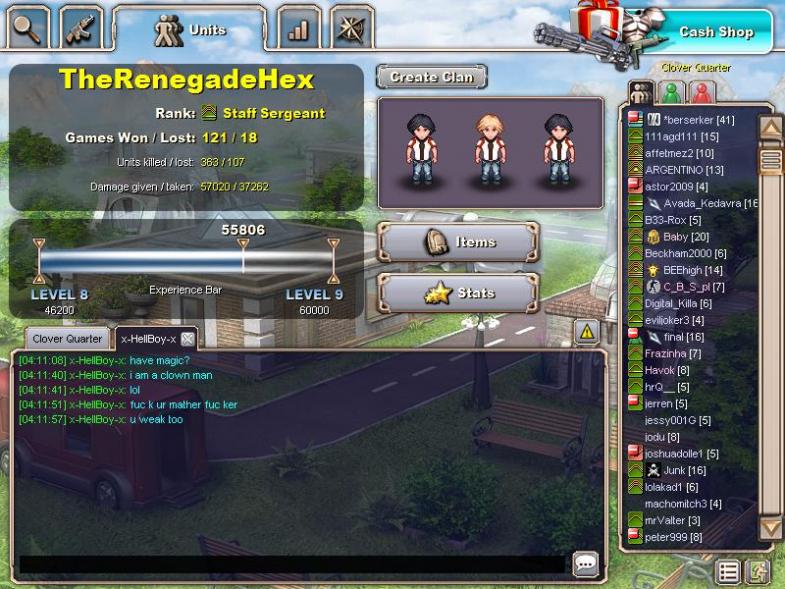Screen dimensions: 785x589
Task: Open the Items menu
Action: (458, 242)
